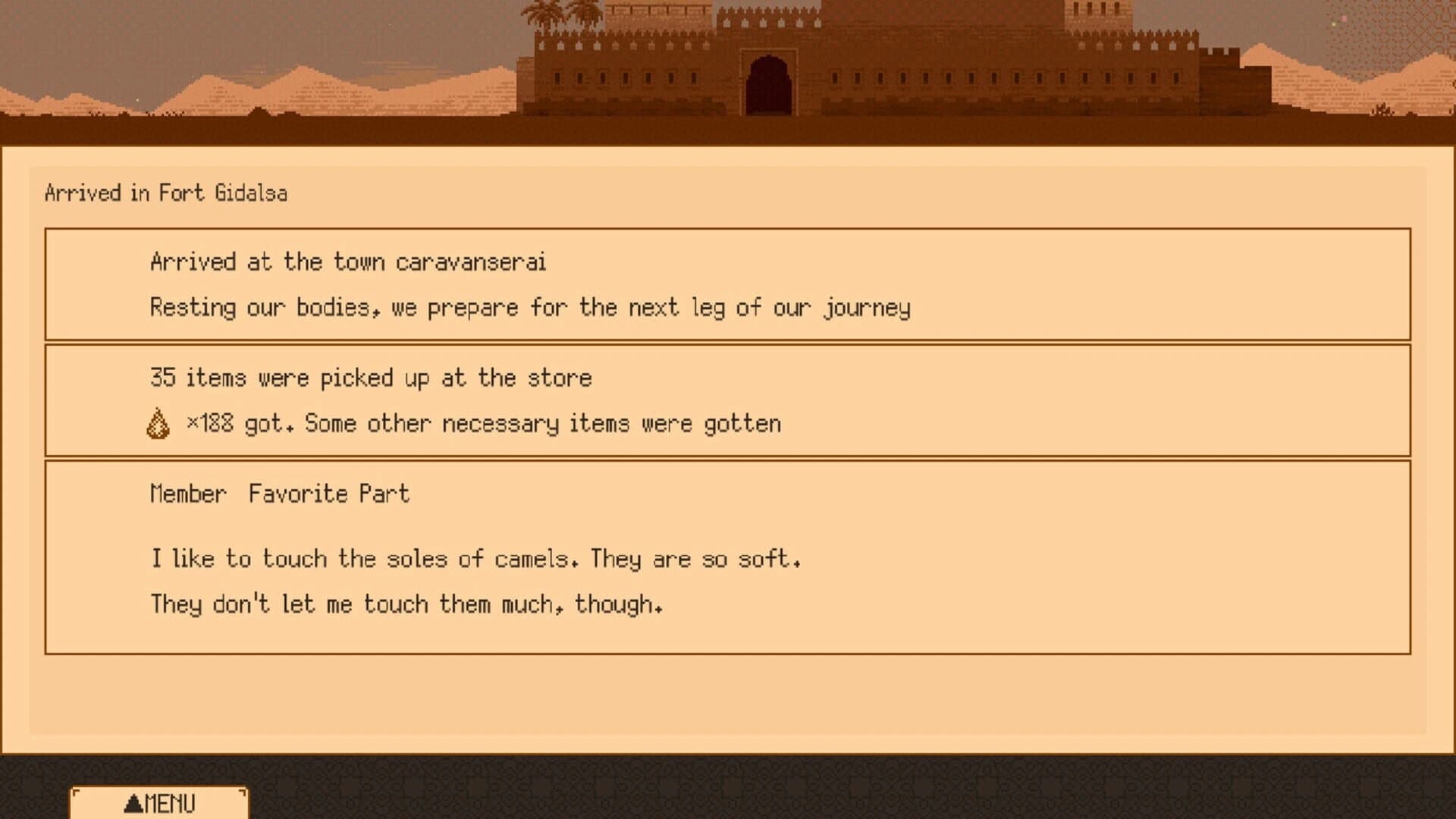The width and height of the screenshot is (1456, 819).
Task: Click the triangle icon on the MENU button
Action: point(135,802)
